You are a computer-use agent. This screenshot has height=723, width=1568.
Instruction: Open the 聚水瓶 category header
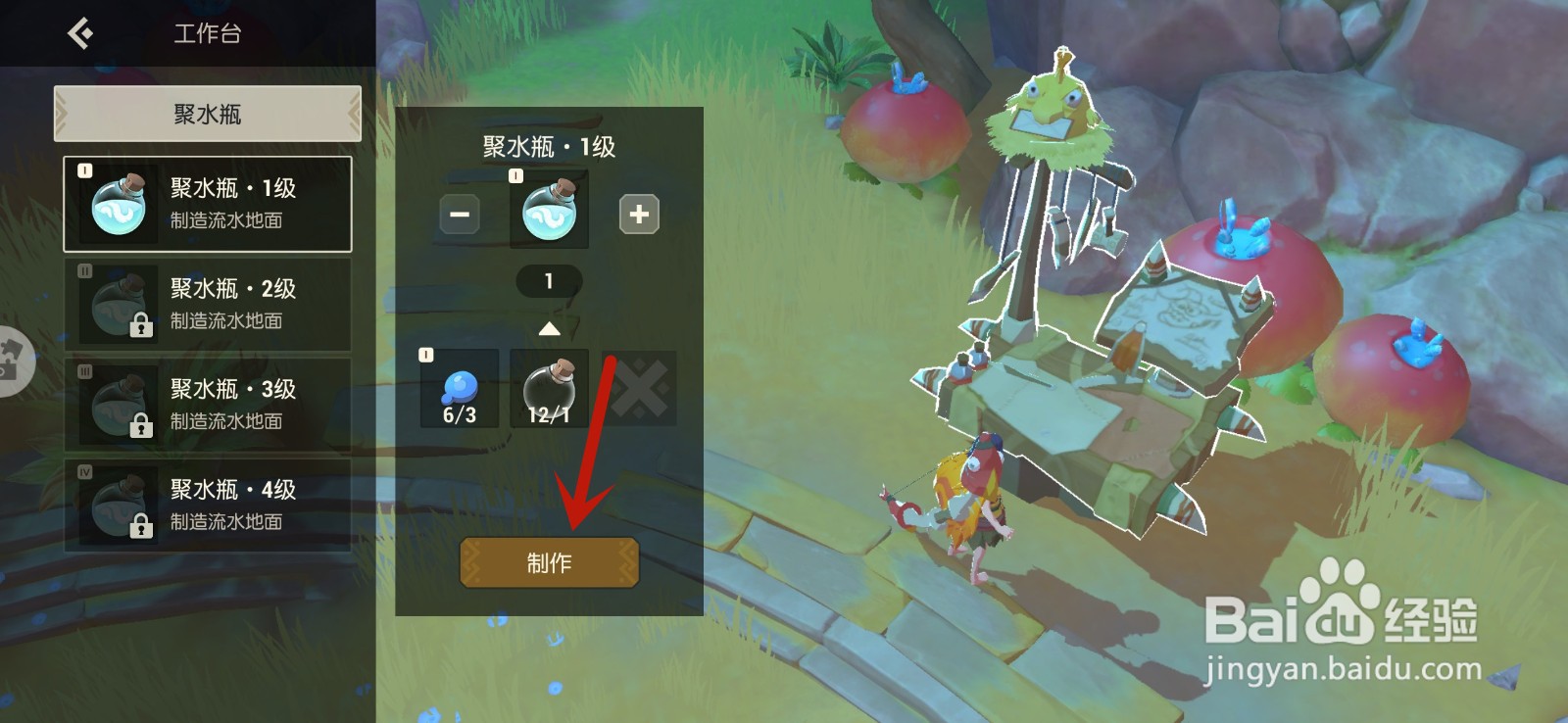click(x=207, y=113)
